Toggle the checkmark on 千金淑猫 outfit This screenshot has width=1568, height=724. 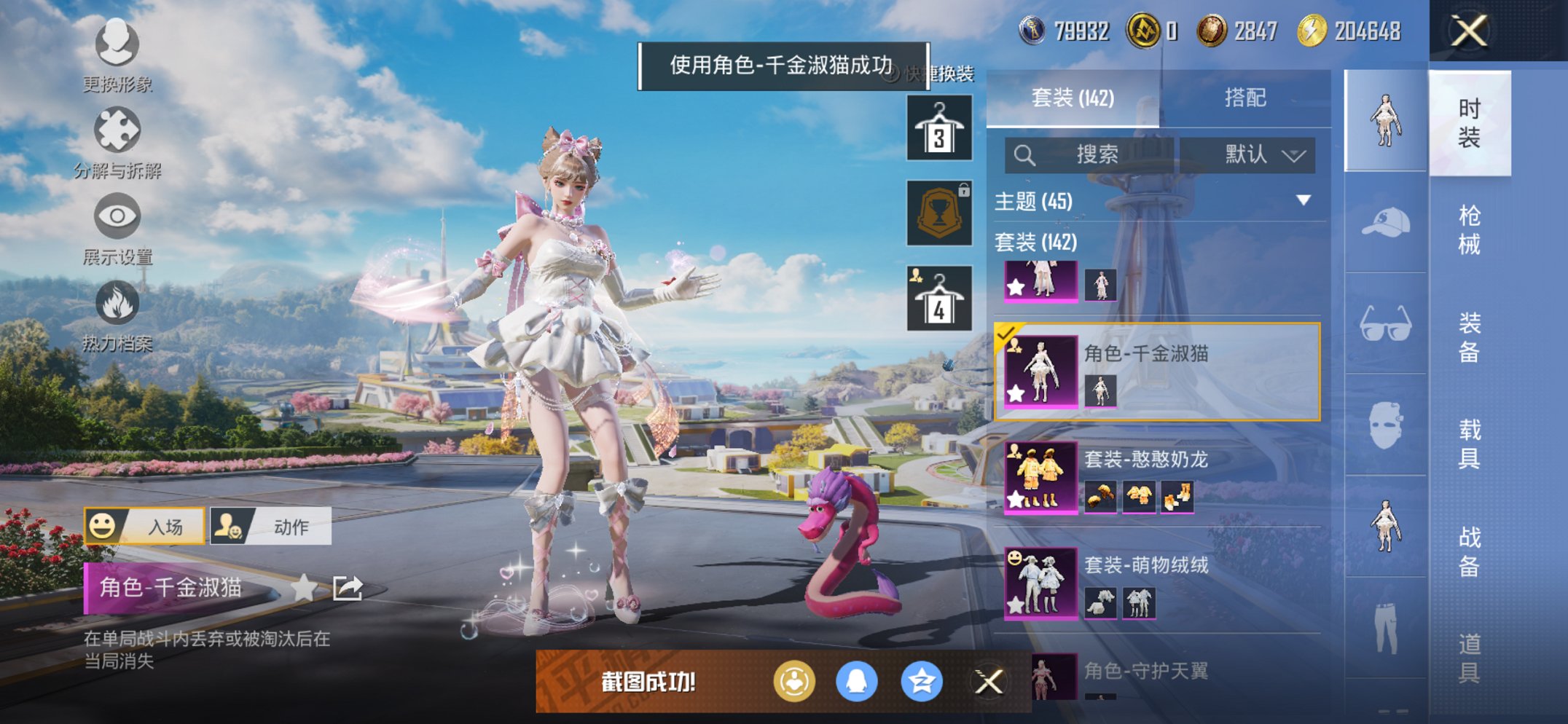coord(1006,335)
